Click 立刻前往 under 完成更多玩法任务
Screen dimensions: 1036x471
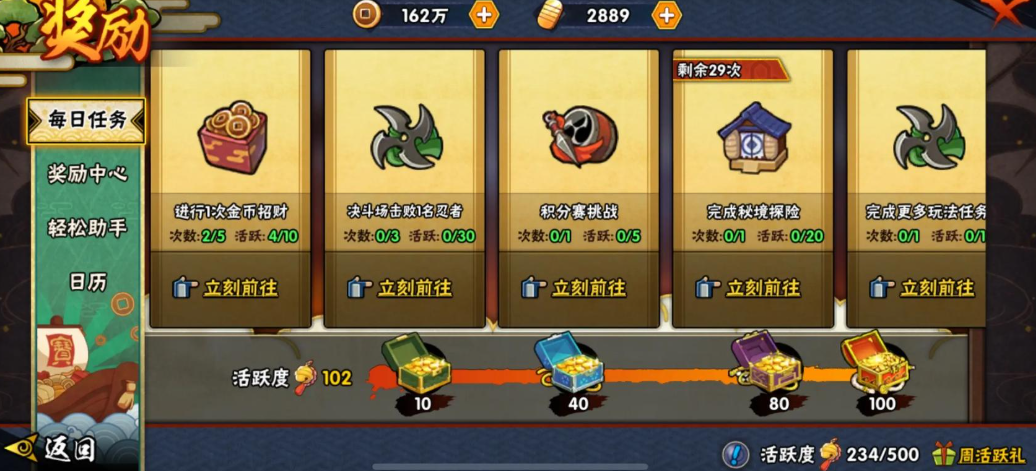pos(925,288)
